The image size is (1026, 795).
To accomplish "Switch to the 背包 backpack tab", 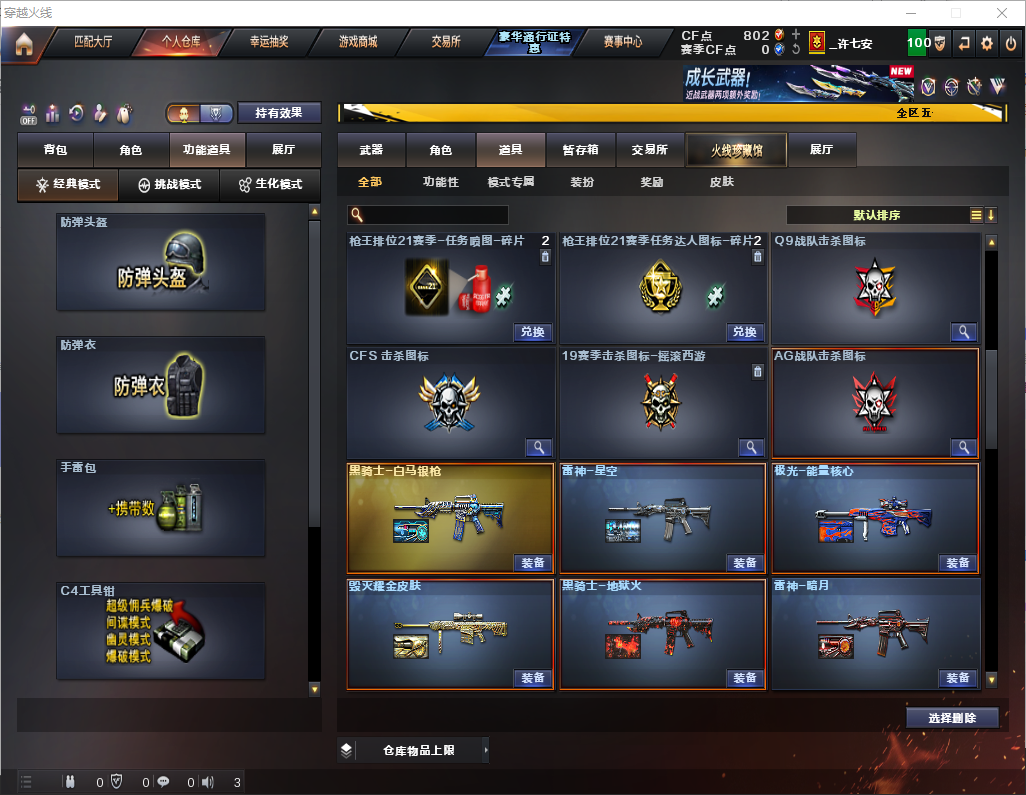I will 55,150.
